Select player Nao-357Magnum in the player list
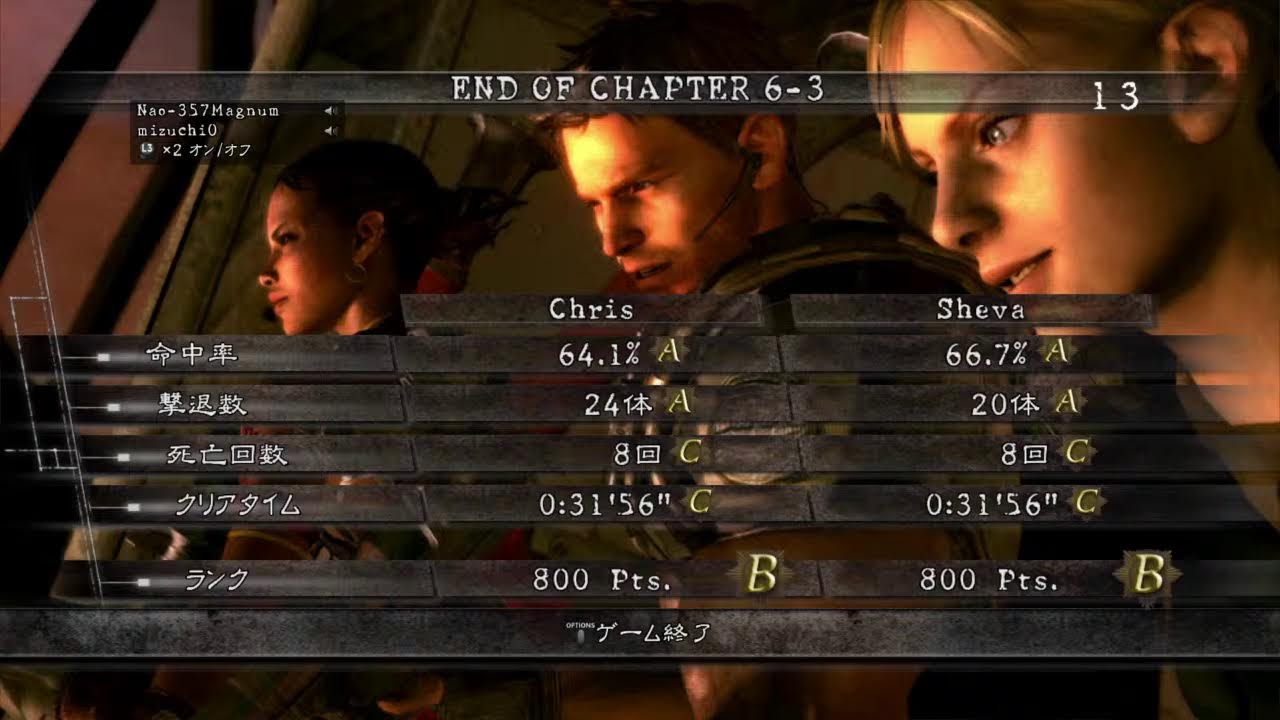The height and width of the screenshot is (720, 1280). [208, 110]
